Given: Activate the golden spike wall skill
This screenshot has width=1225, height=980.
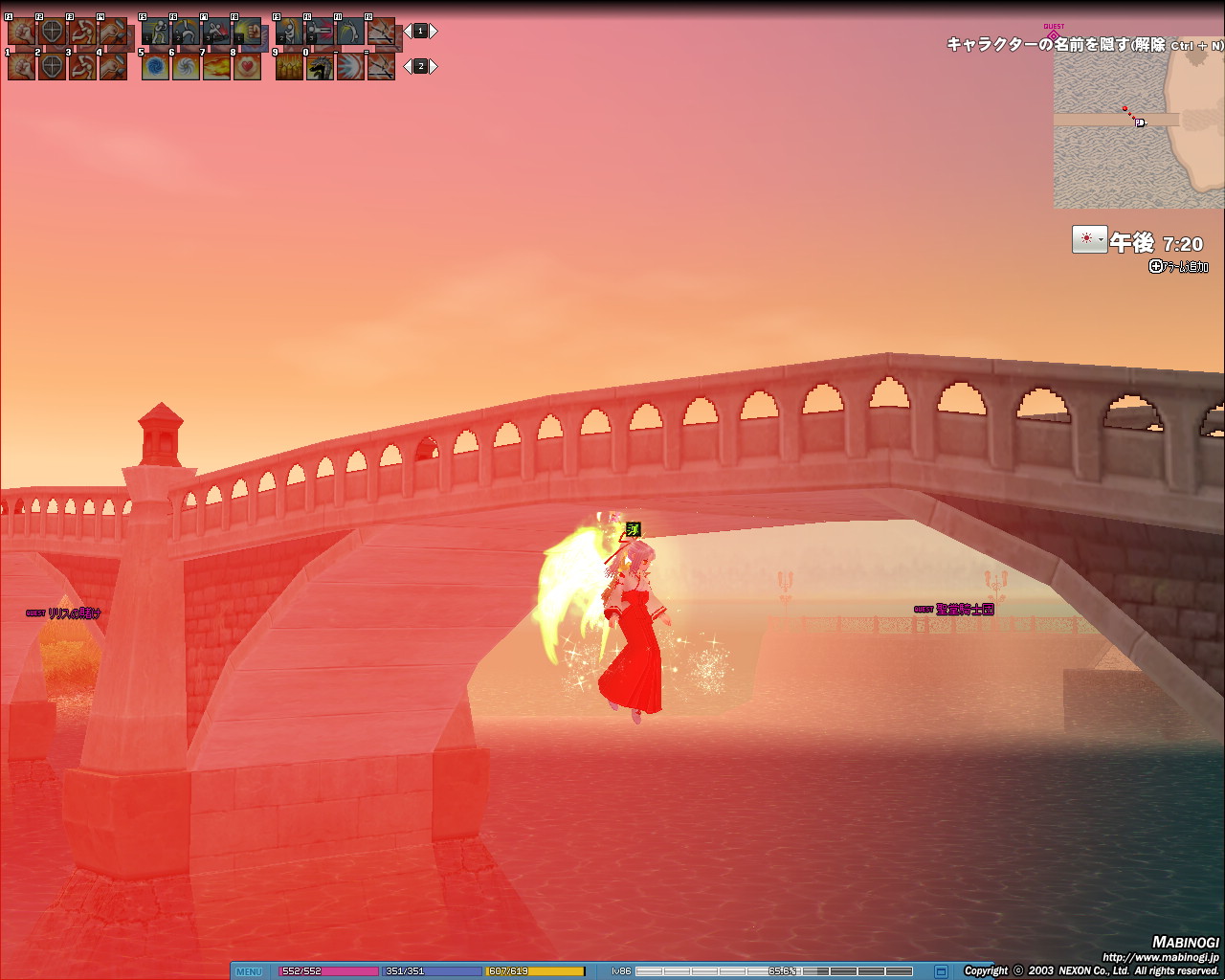Looking at the screenshot, I should 289,66.
